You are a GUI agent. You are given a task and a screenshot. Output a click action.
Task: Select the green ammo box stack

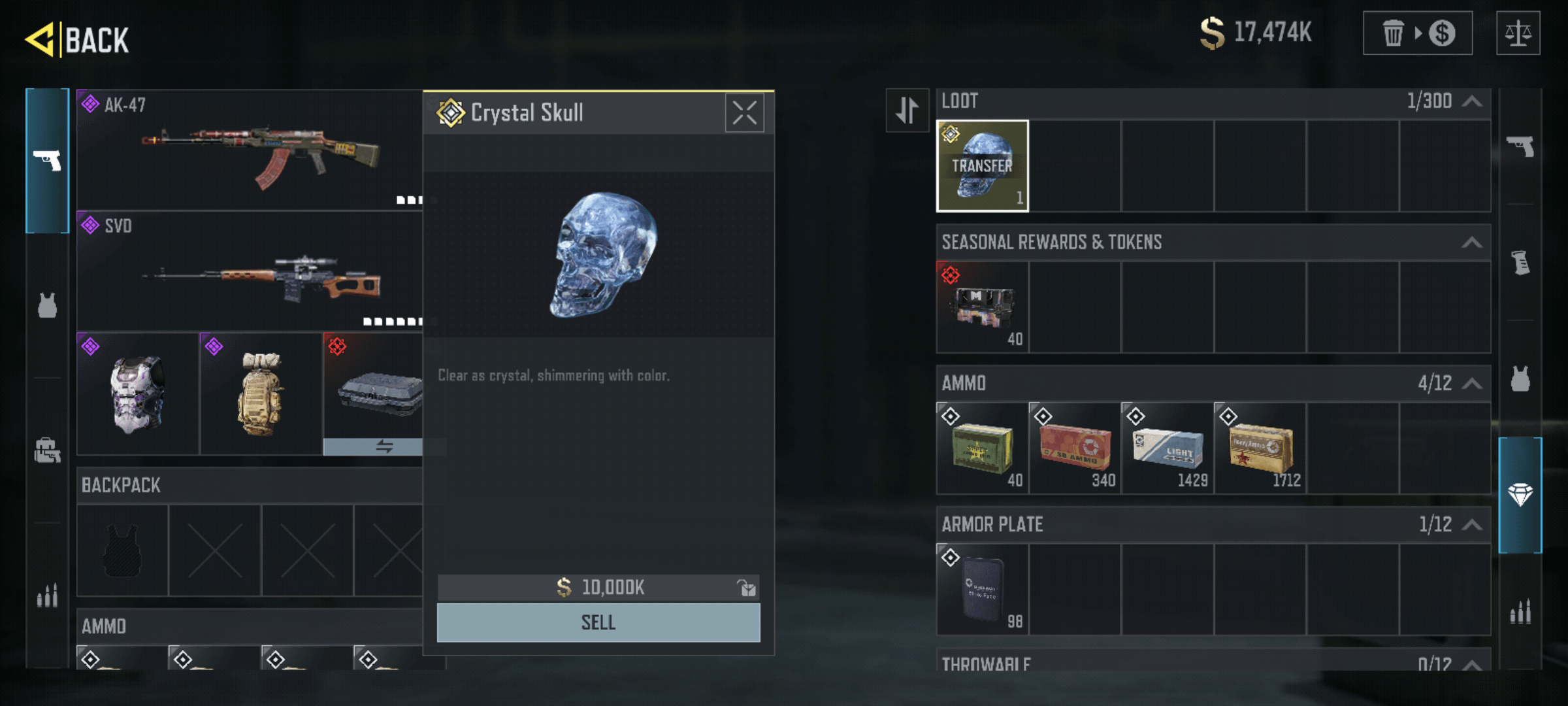point(982,448)
